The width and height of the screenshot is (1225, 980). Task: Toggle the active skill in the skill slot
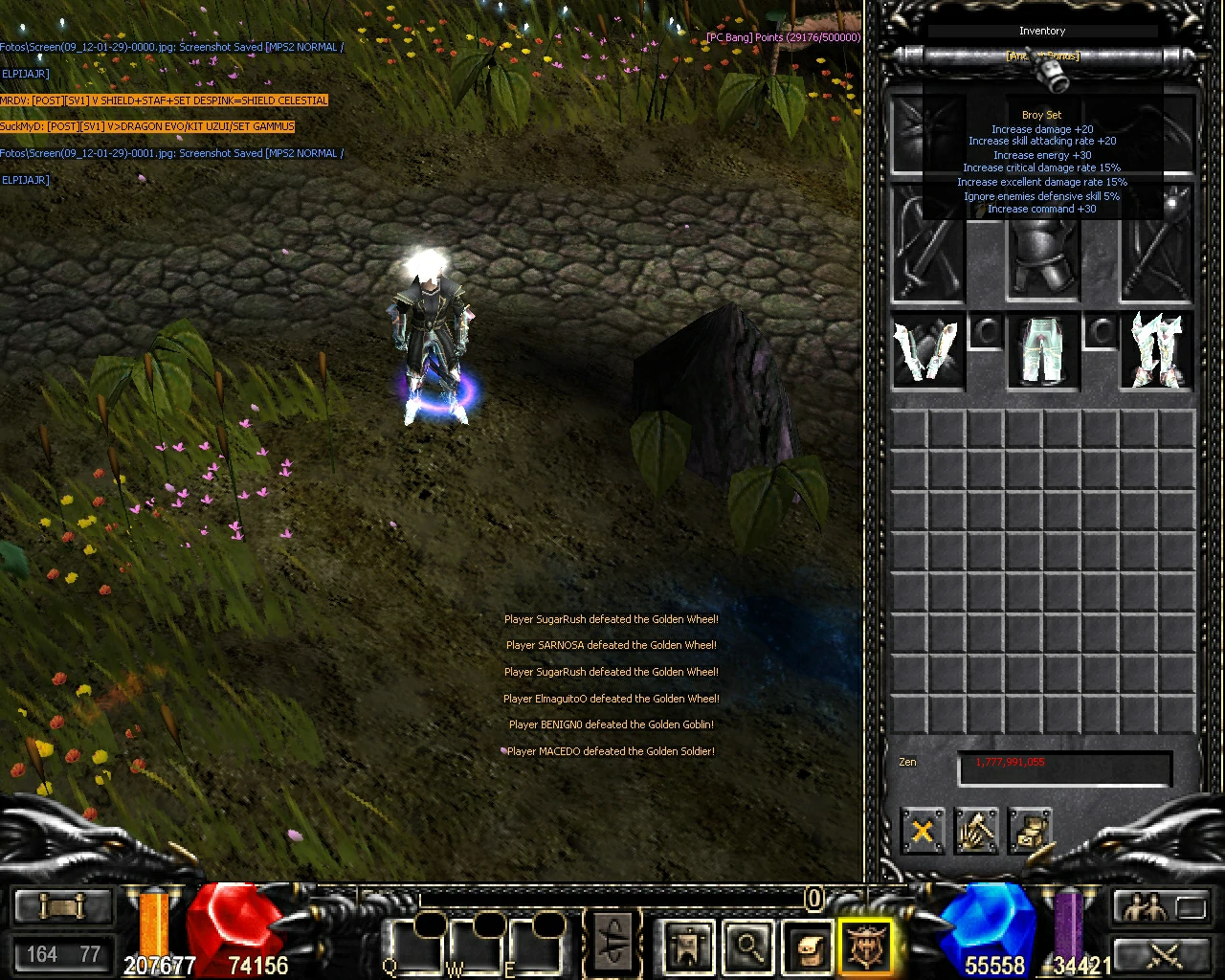click(612, 943)
